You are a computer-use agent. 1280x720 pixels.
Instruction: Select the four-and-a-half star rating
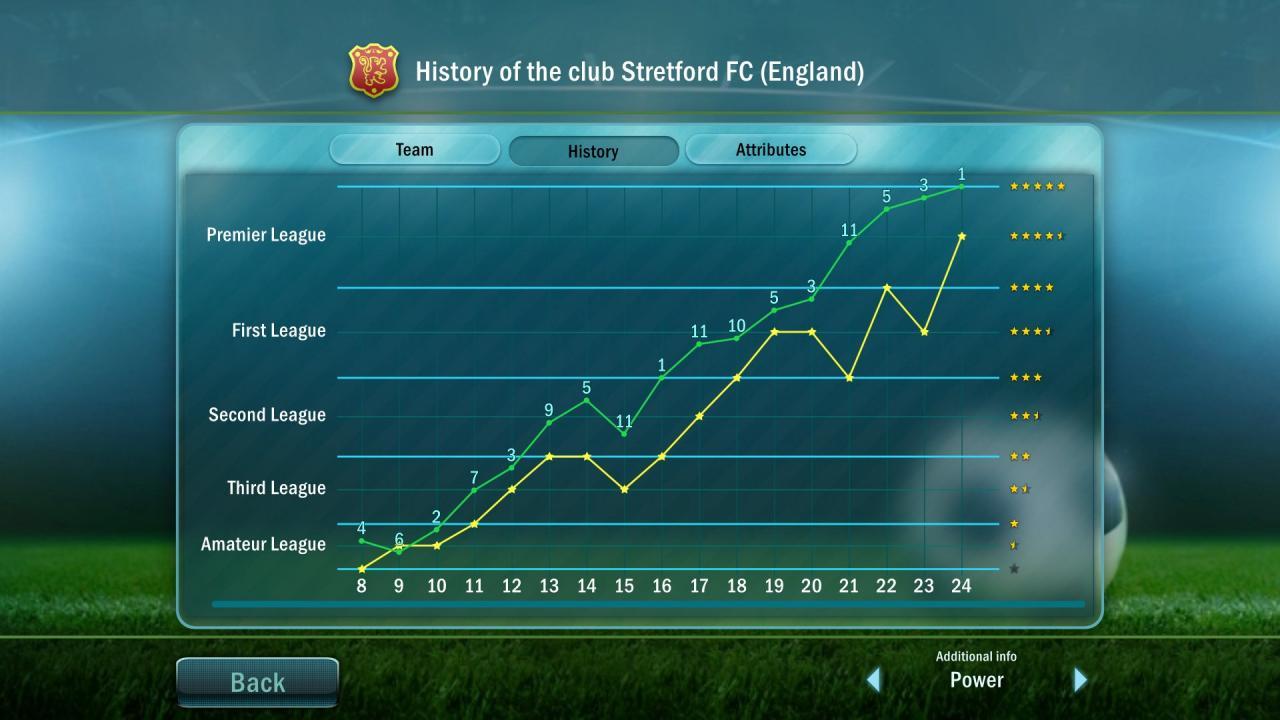point(1037,235)
